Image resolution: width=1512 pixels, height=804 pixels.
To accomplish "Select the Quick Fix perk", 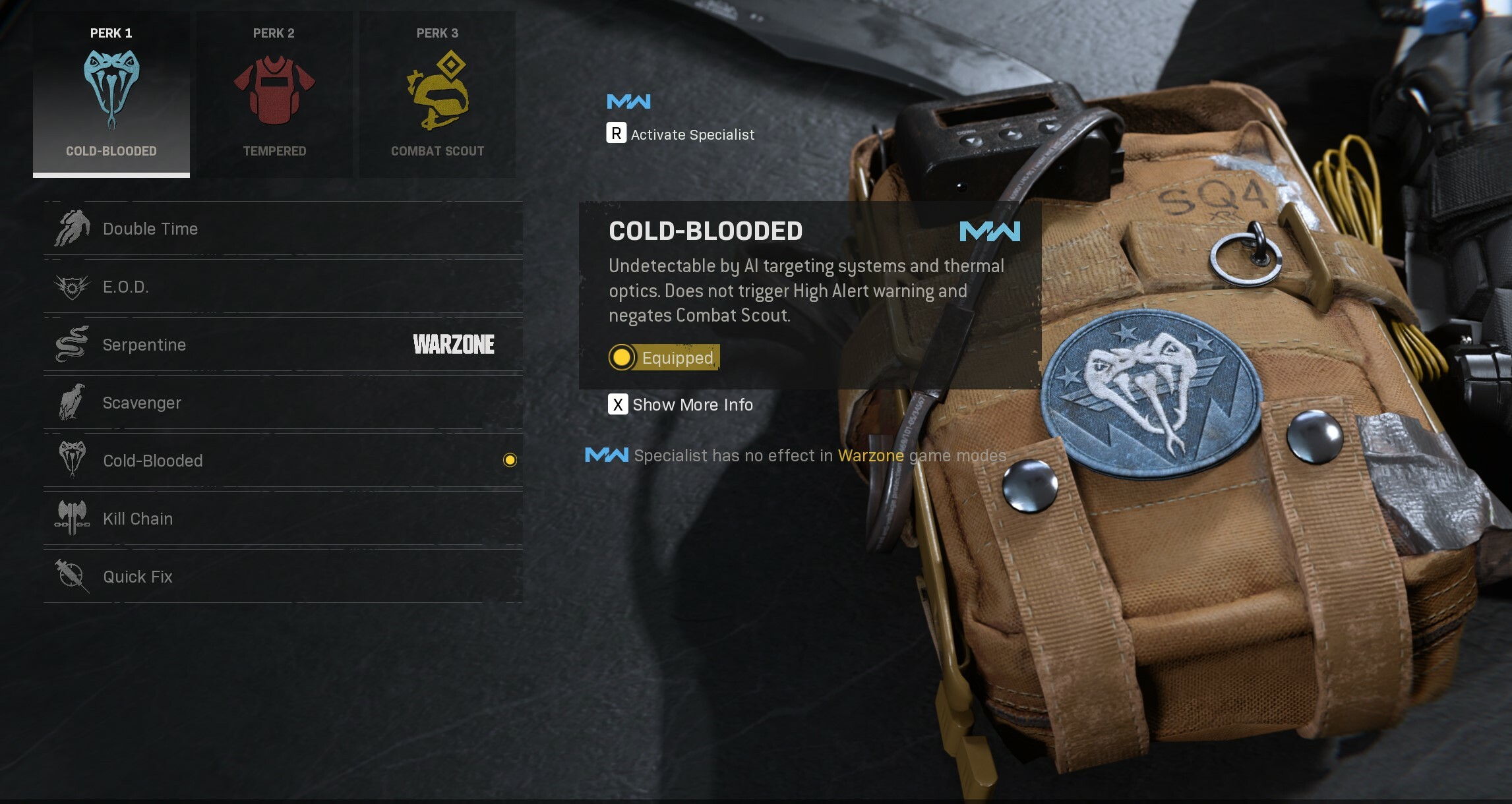I will 283,577.
